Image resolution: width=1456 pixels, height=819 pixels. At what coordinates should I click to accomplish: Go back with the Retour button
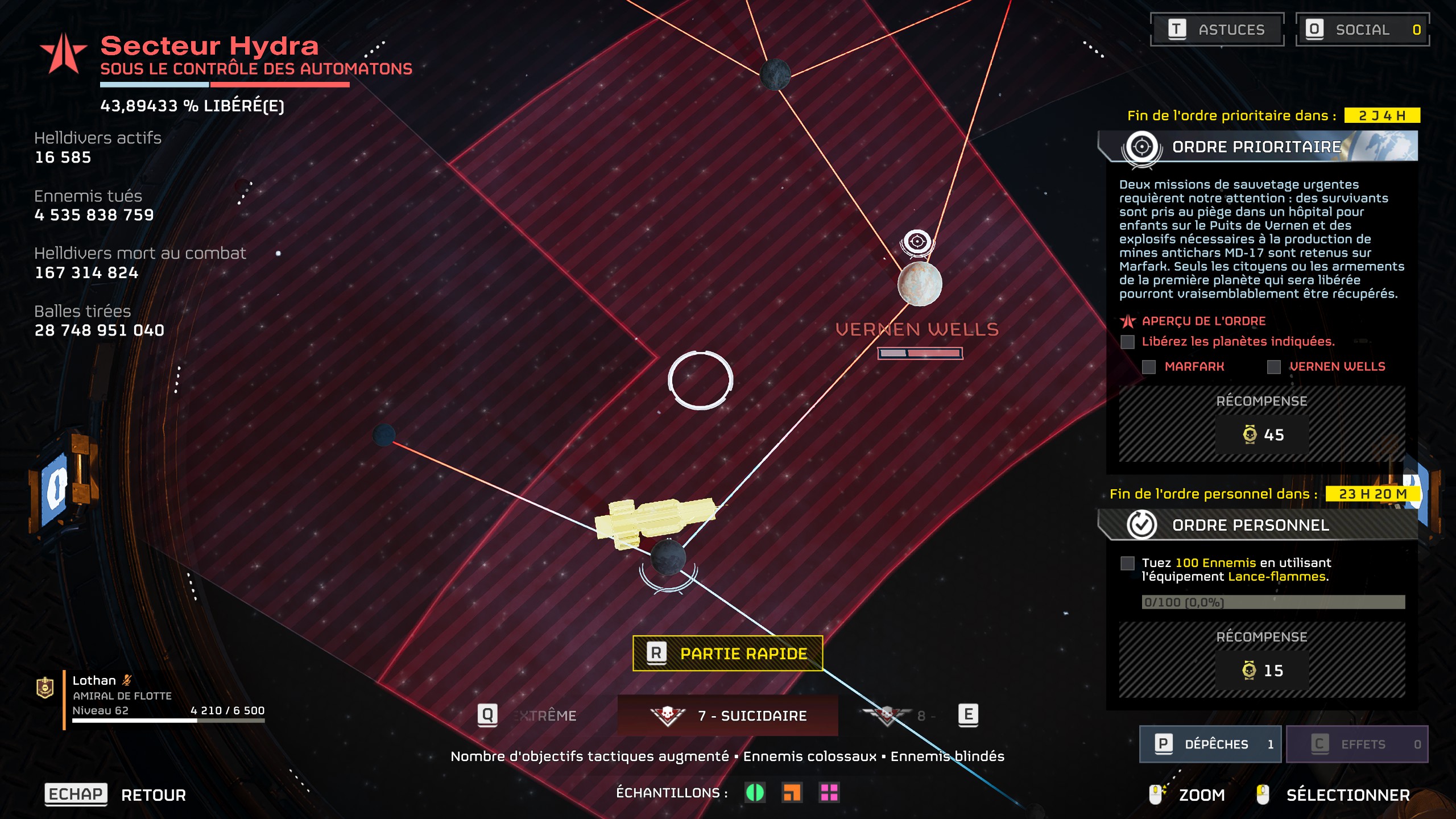(x=116, y=795)
